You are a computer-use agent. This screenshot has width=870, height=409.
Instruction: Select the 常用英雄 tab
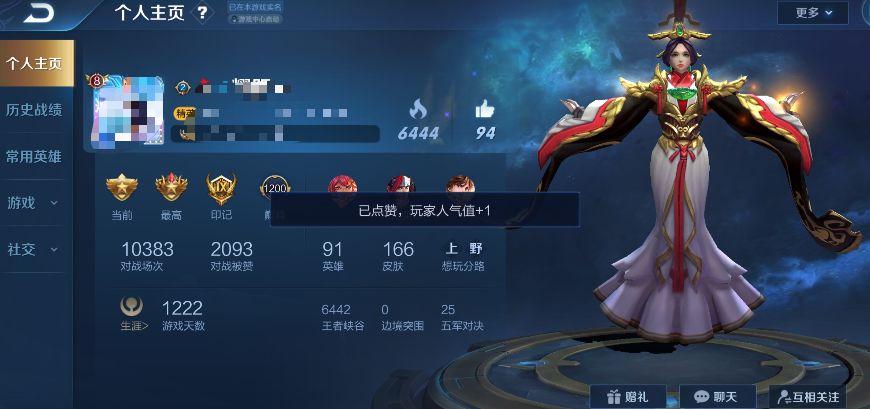click(x=34, y=156)
